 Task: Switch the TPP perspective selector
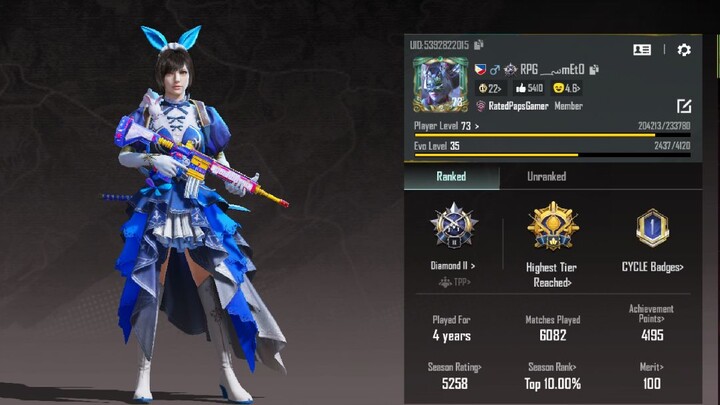(453, 282)
